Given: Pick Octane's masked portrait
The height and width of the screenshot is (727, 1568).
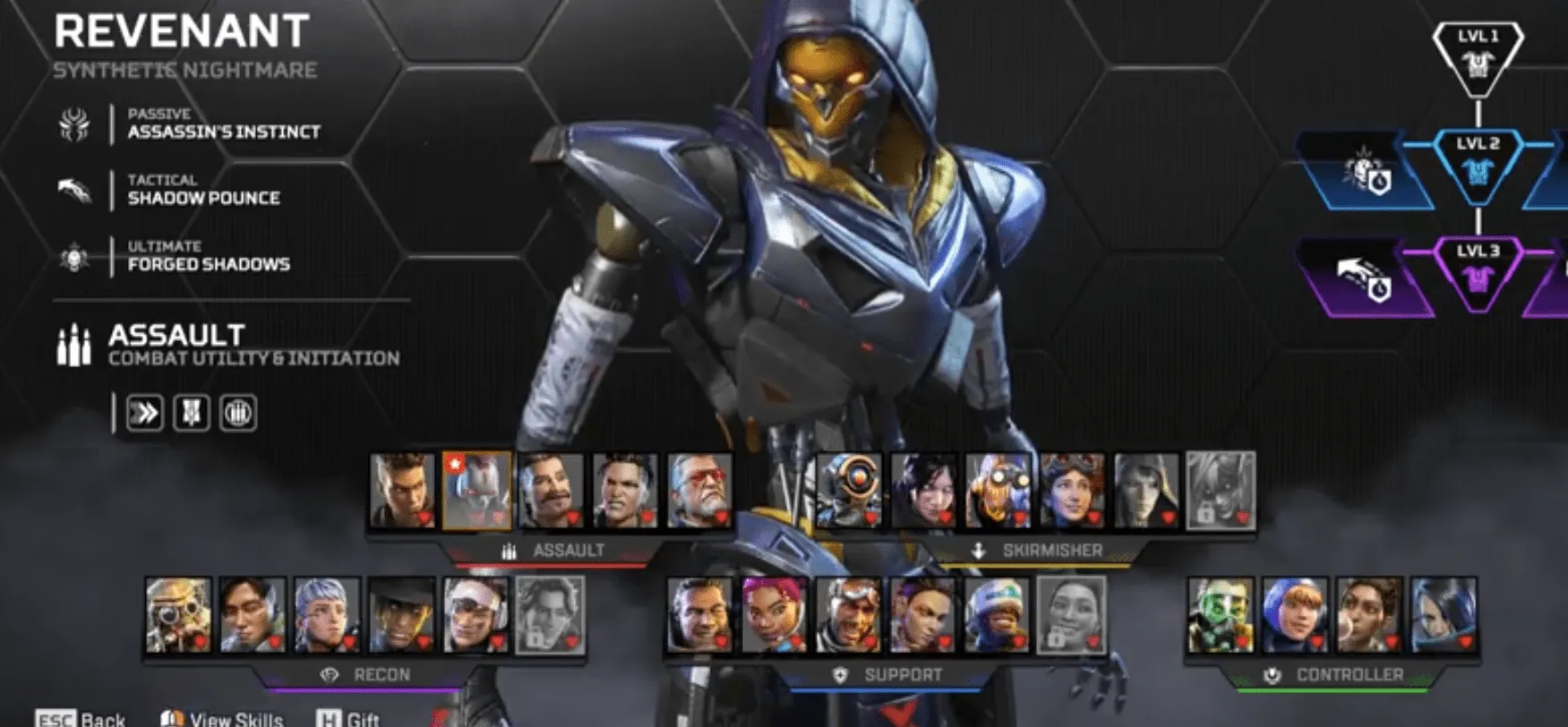Looking at the screenshot, I should [998, 491].
